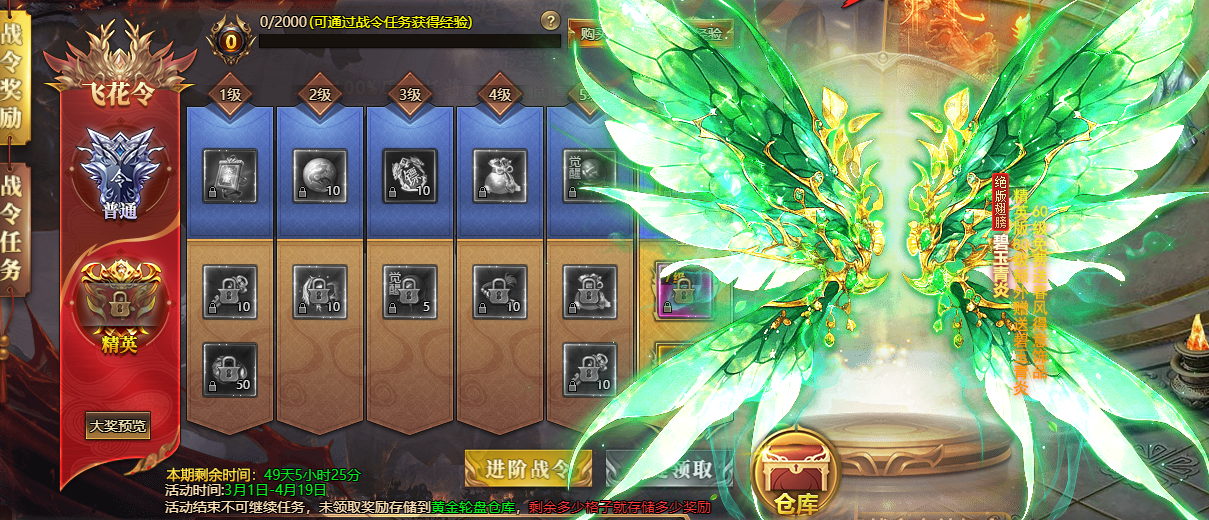Click the 大奖预览 grand prize preview button
Screen dimensions: 1209x520
pyautogui.click(x=118, y=425)
